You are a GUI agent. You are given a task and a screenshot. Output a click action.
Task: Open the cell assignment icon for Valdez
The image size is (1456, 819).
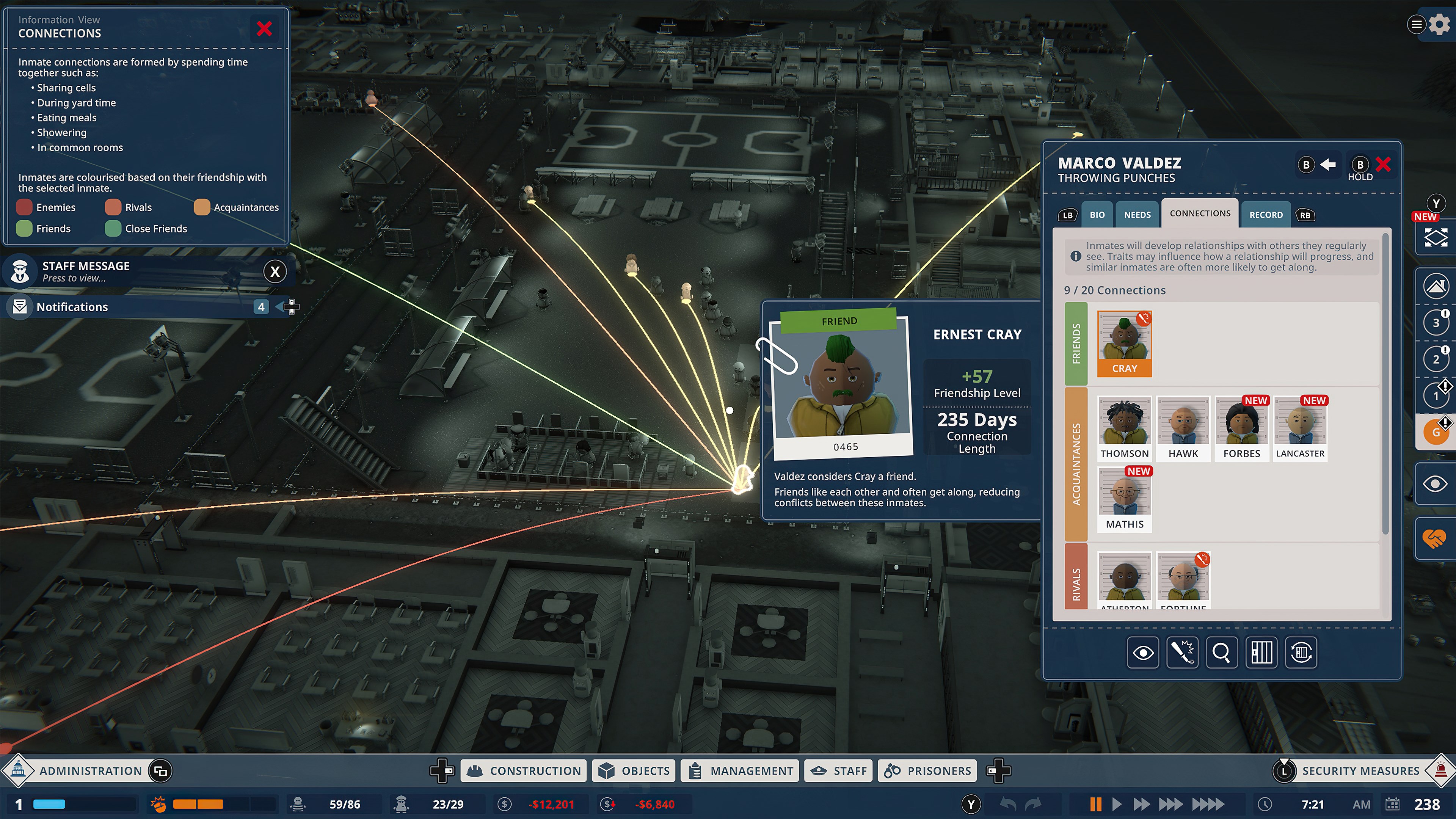point(1261,653)
